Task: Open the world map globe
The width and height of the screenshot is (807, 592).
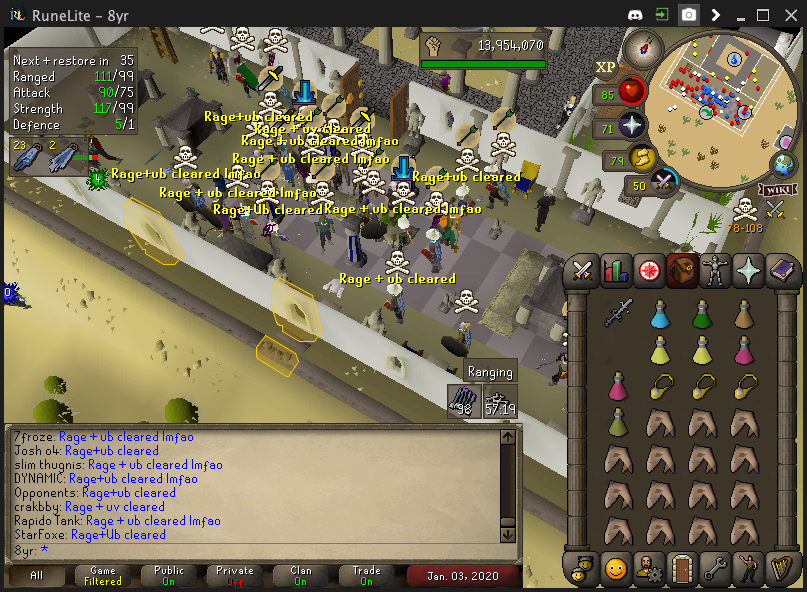Action: pos(783,165)
